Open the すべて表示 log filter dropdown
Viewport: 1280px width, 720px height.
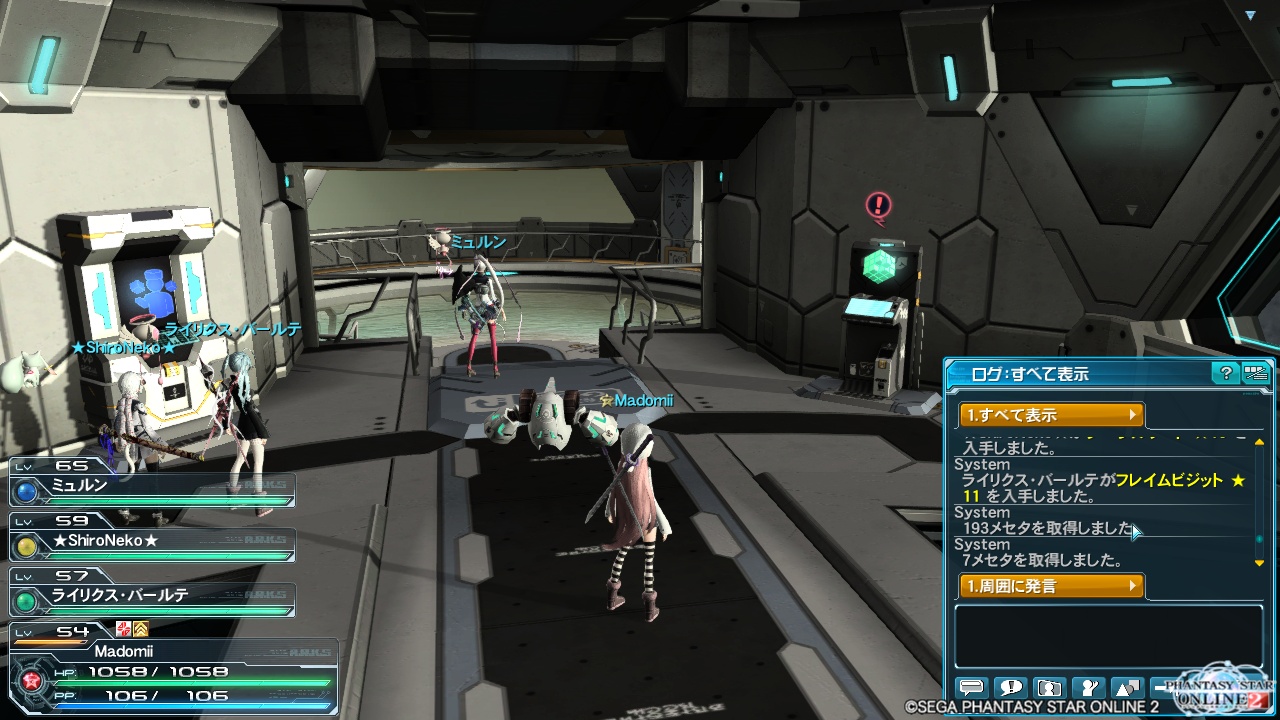1051,415
